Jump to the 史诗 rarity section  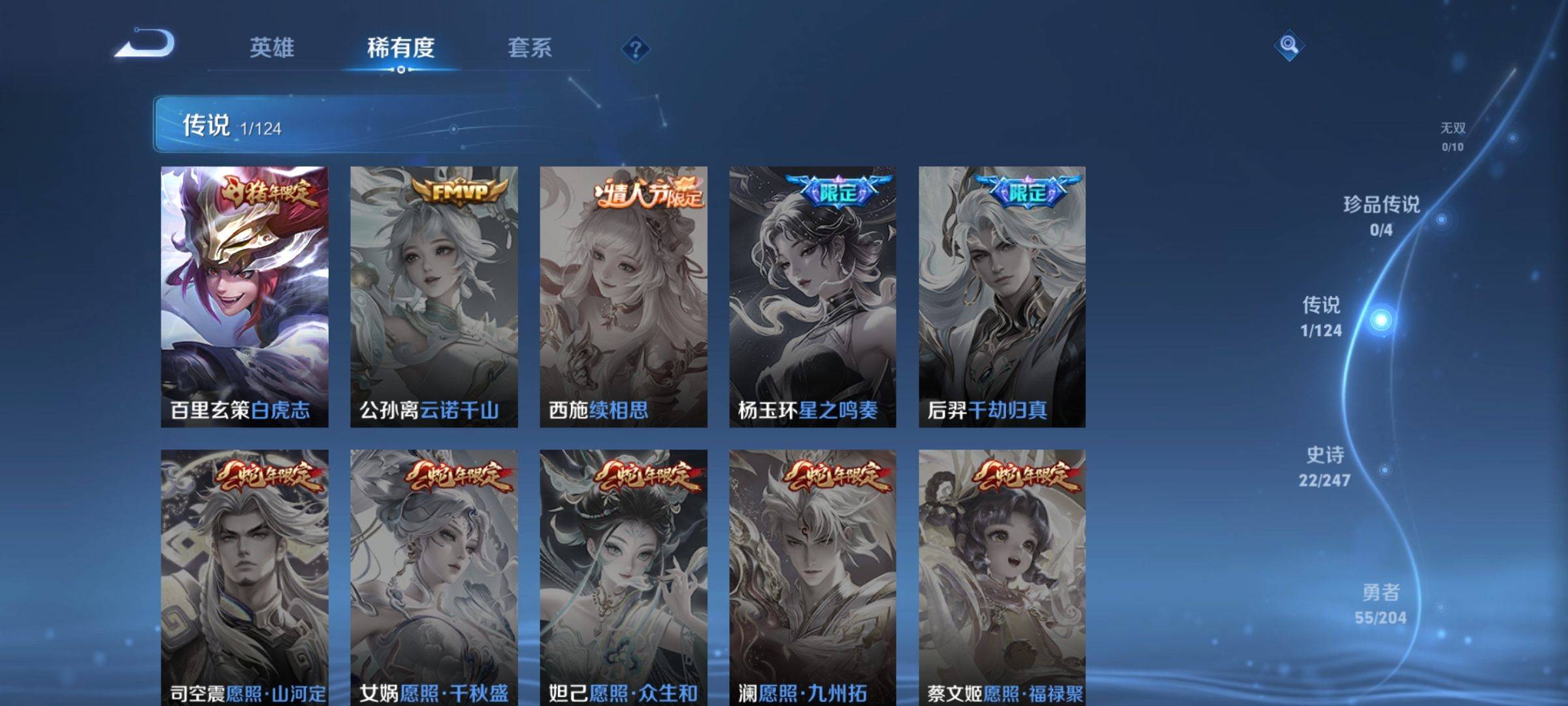tap(1324, 467)
